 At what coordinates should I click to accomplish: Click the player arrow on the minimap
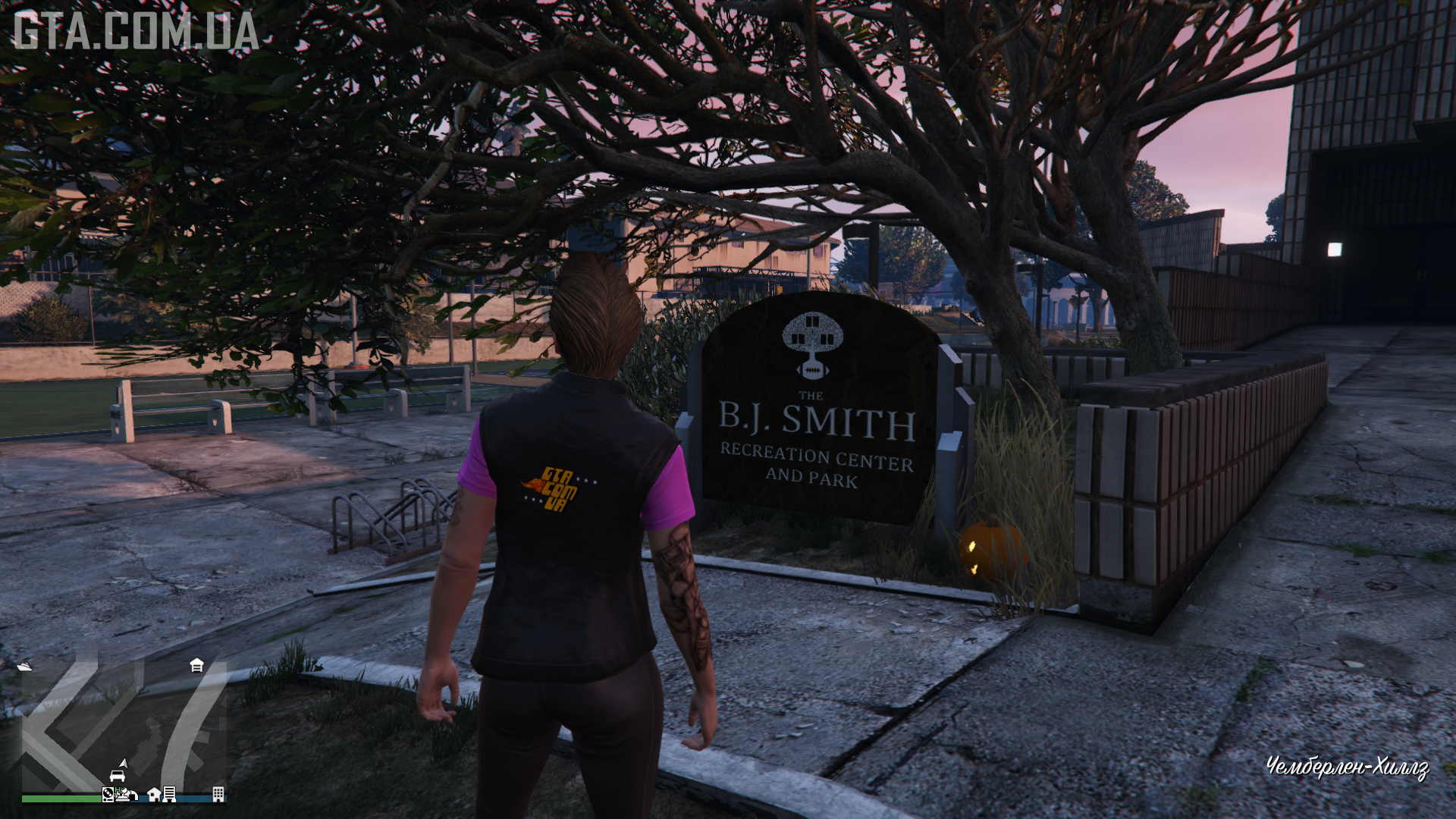(x=123, y=763)
